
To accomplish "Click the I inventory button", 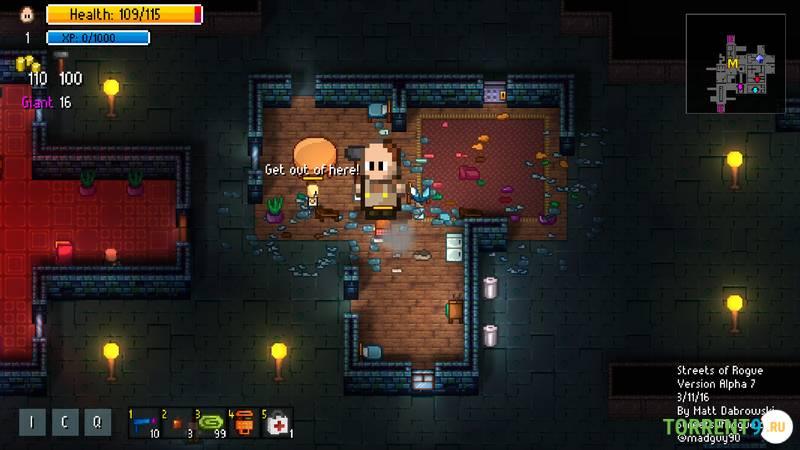I will click(32, 422).
